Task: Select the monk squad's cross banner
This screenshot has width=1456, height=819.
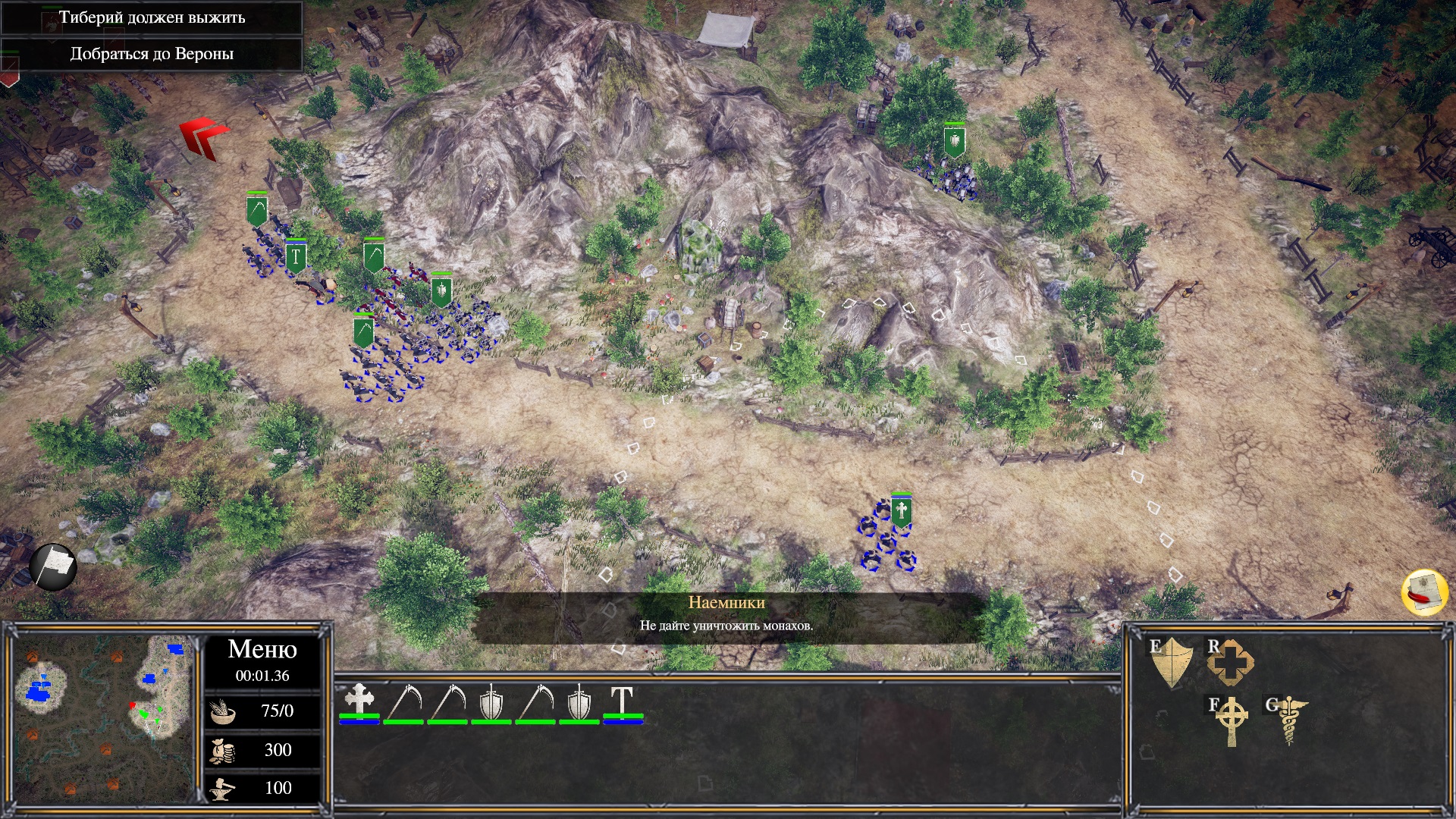Action: pos(901,512)
